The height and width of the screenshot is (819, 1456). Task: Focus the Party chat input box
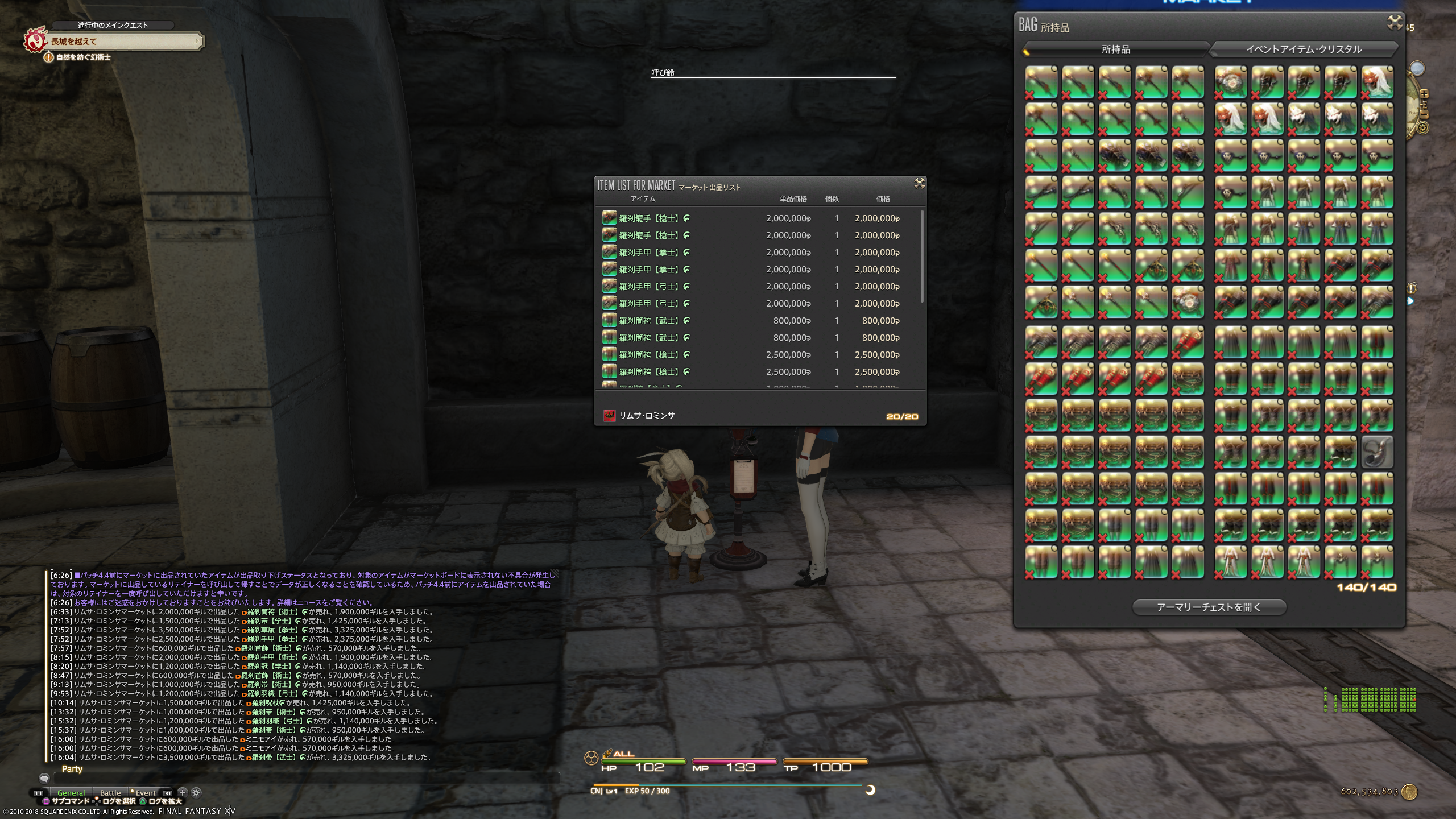pos(307,778)
